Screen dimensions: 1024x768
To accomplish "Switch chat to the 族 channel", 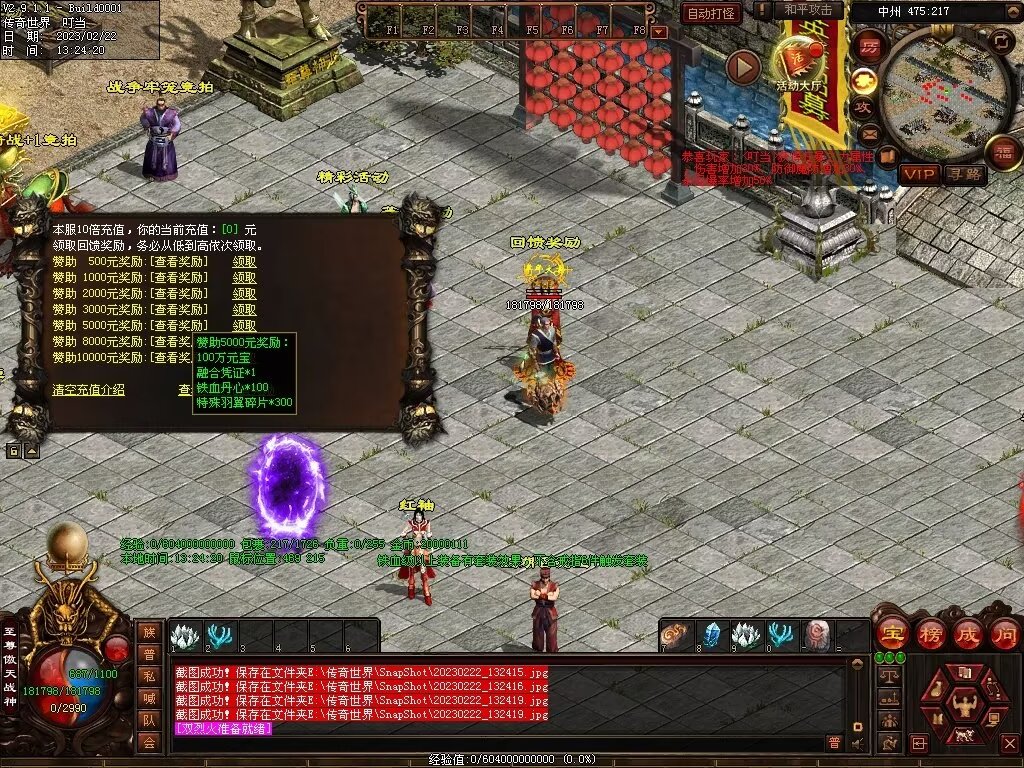I will click(148, 631).
